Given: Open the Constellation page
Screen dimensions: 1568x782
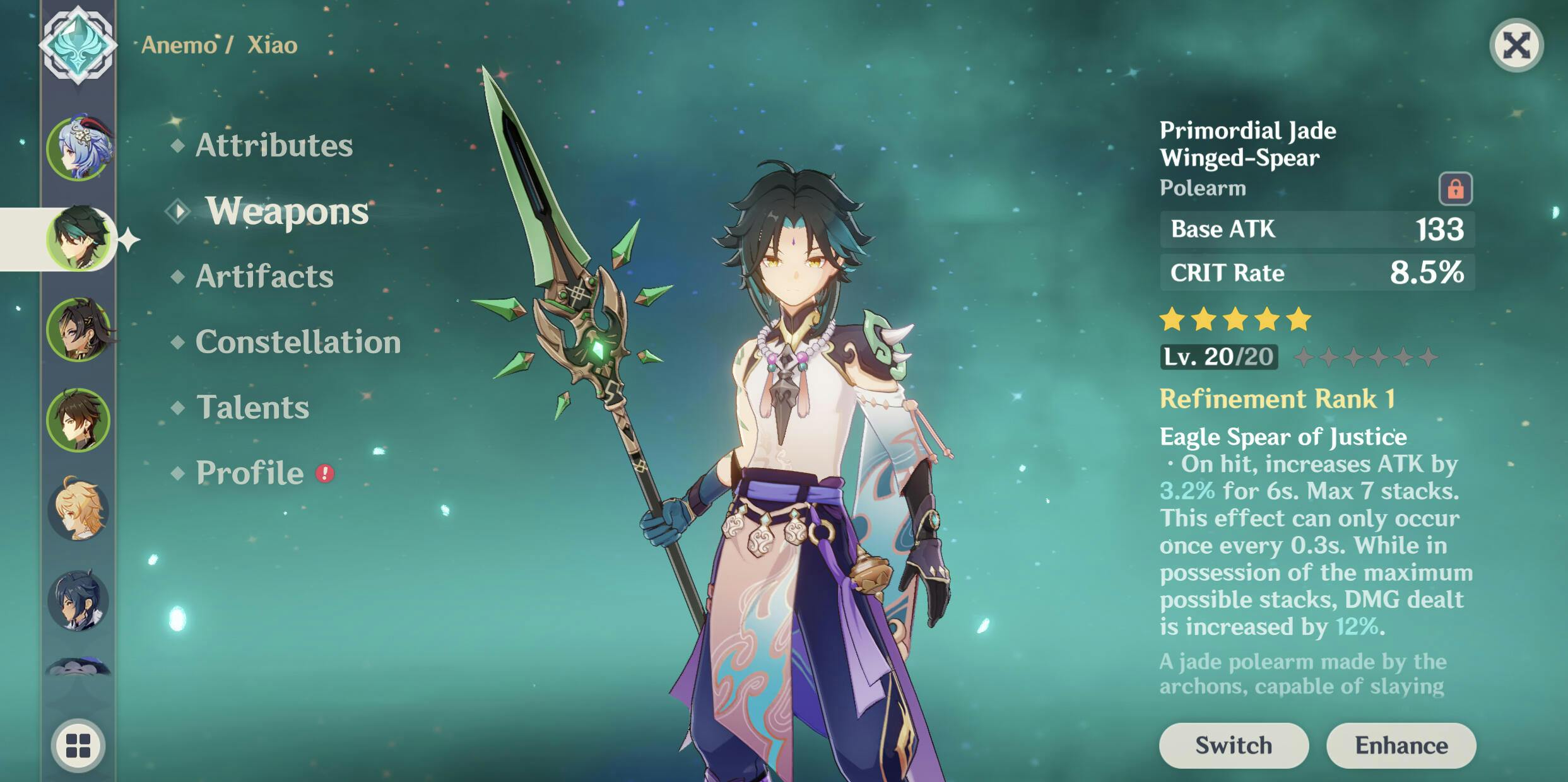Looking at the screenshot, I should tap(297, 342).
